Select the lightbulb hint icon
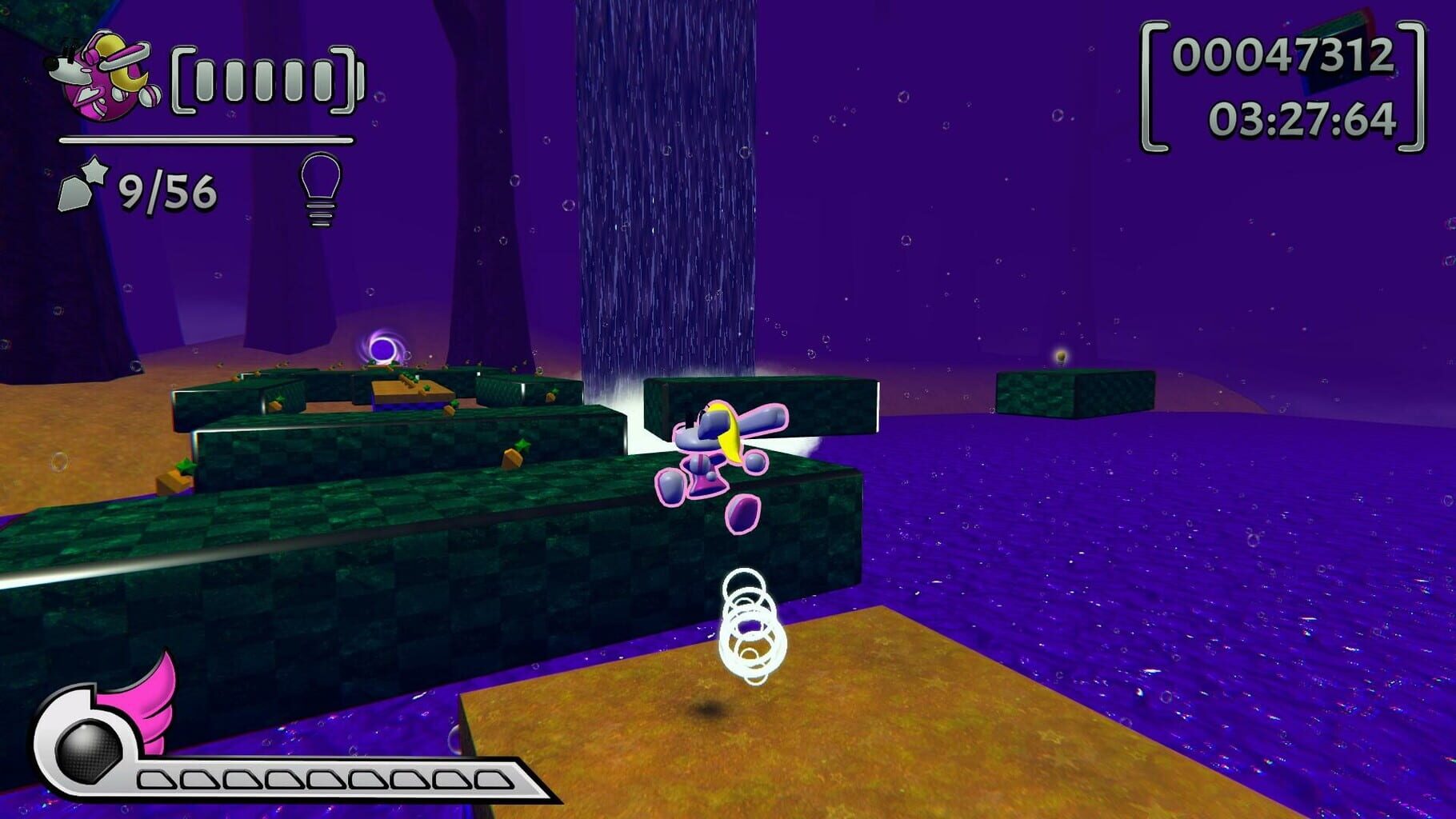Screen dimensions: 1456x819 point(322,190)
